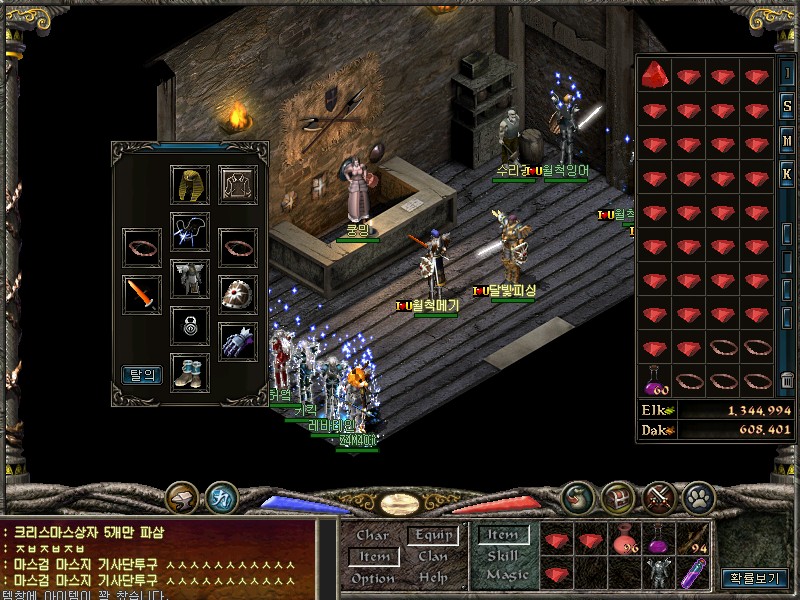Select the boots equipment slot
800x600 pixels.
pyautogui.click(x=190, y=372)
